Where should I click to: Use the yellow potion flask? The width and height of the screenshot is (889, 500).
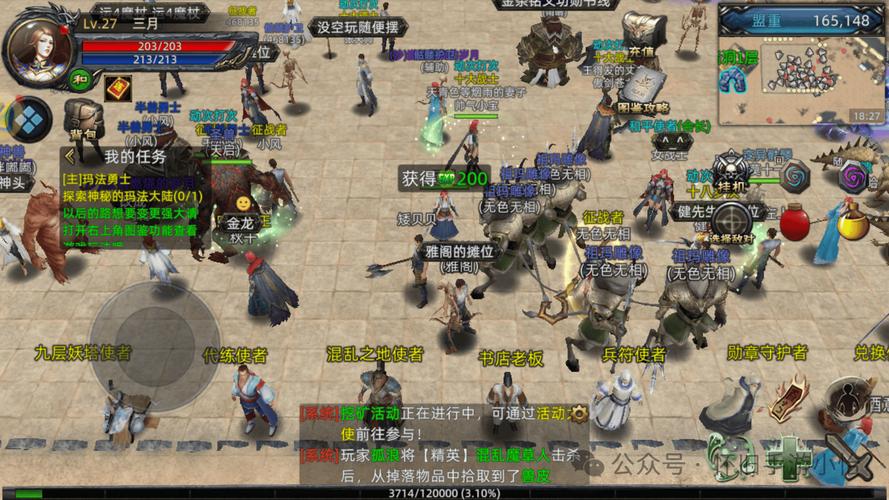(x=851, y=221)
